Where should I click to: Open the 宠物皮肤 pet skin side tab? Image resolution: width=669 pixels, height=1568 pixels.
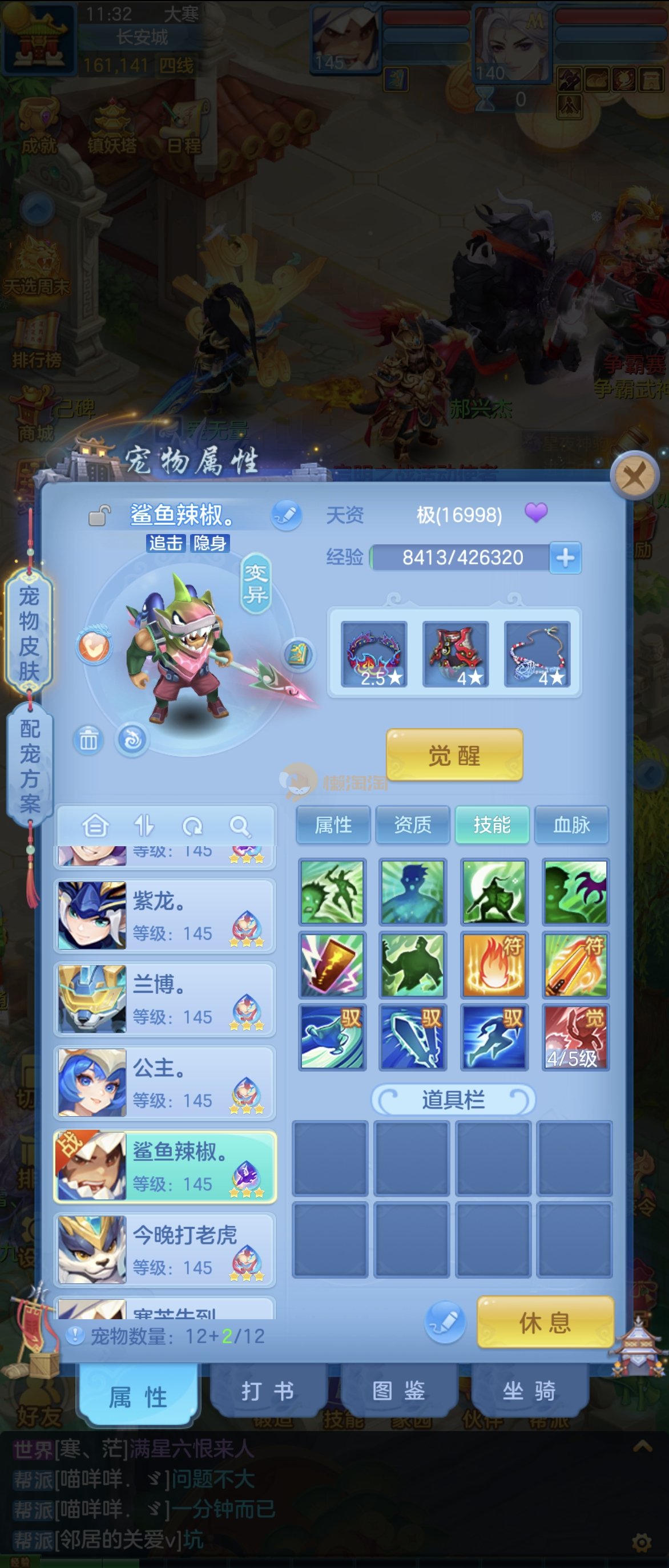[x=29, y=633]
